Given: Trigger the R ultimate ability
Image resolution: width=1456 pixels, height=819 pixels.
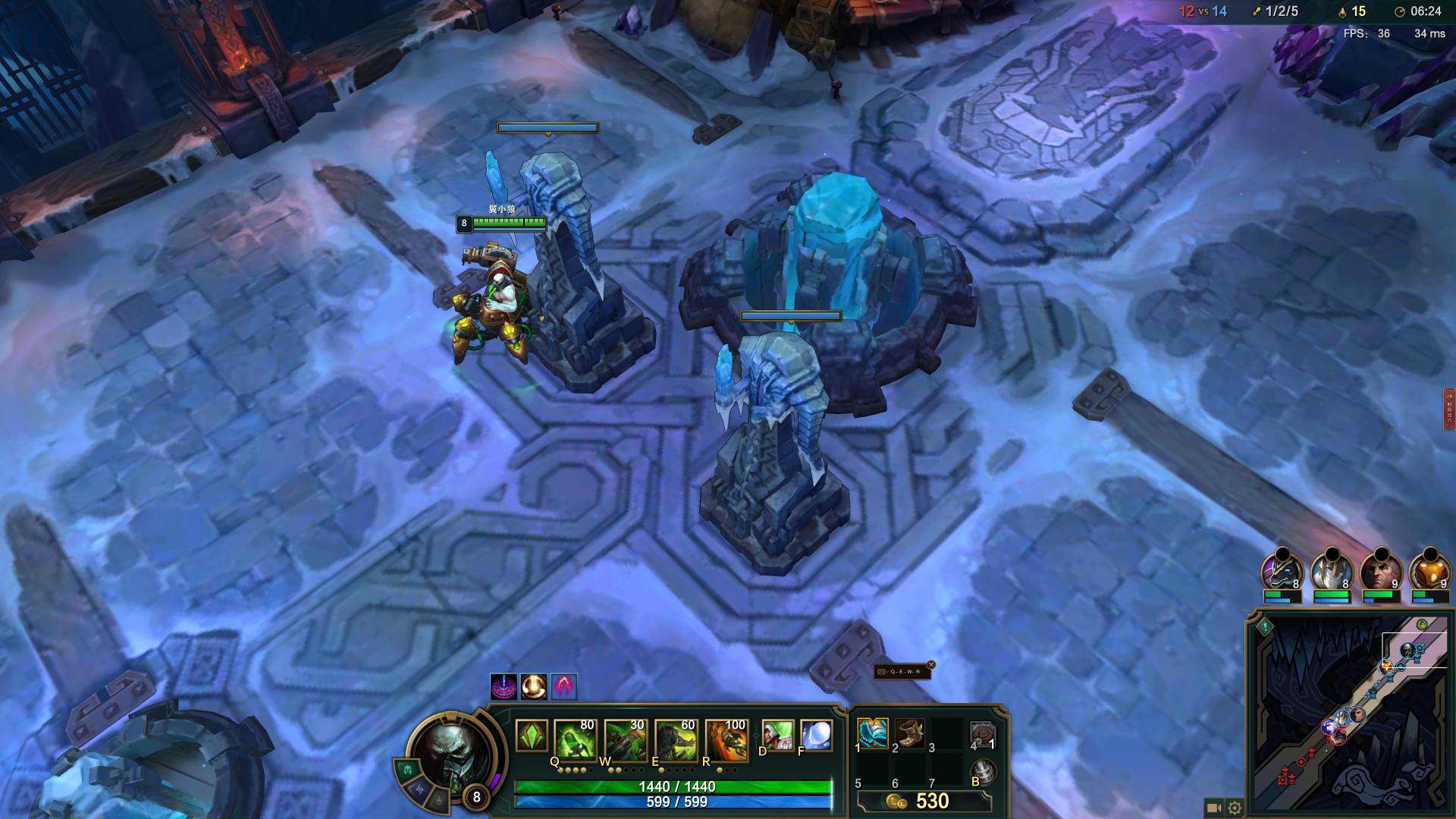Looking at the screenshot, I should point(726,739).
